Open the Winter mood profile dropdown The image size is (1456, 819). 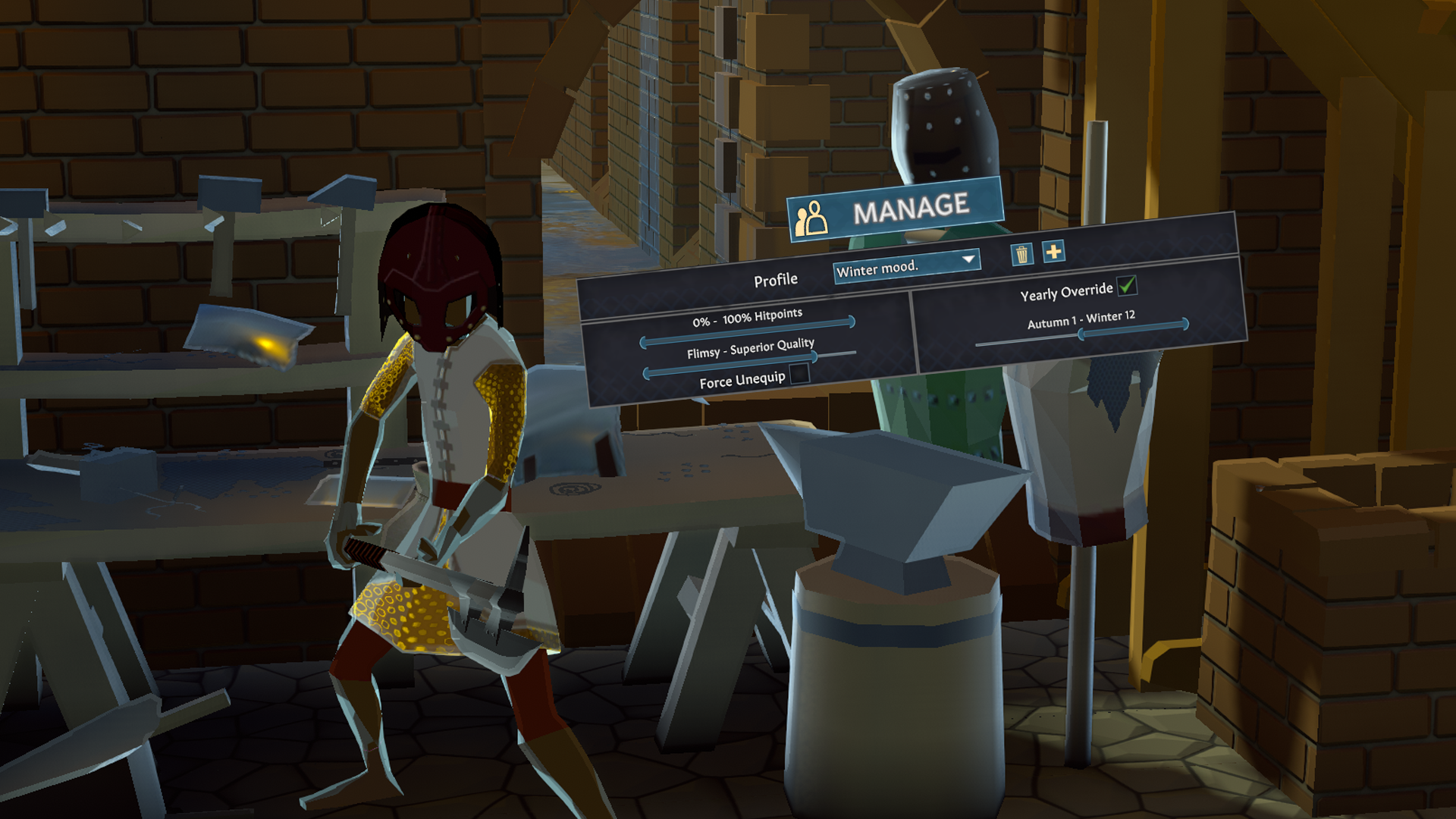point(906,265)
